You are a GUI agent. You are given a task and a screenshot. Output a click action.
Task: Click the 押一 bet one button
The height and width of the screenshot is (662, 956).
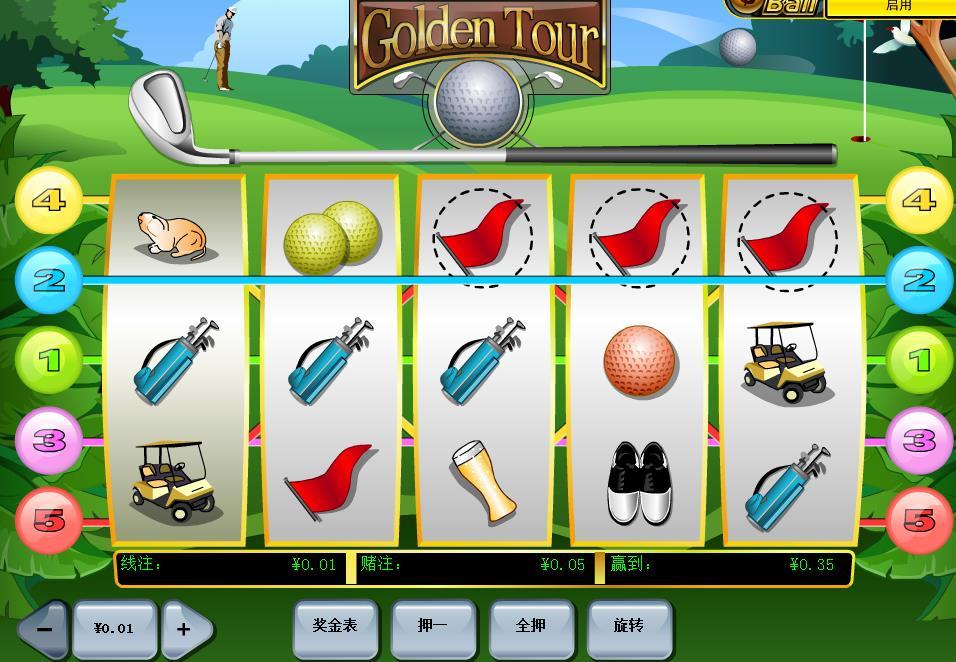pos(432,627)
